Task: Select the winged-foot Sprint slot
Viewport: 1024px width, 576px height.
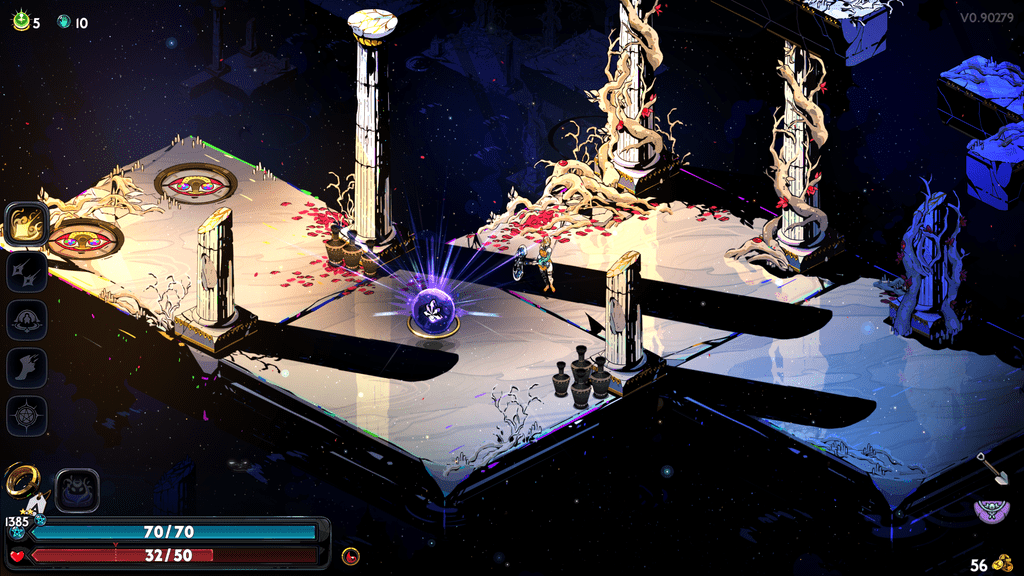Action: coord(27,368)
